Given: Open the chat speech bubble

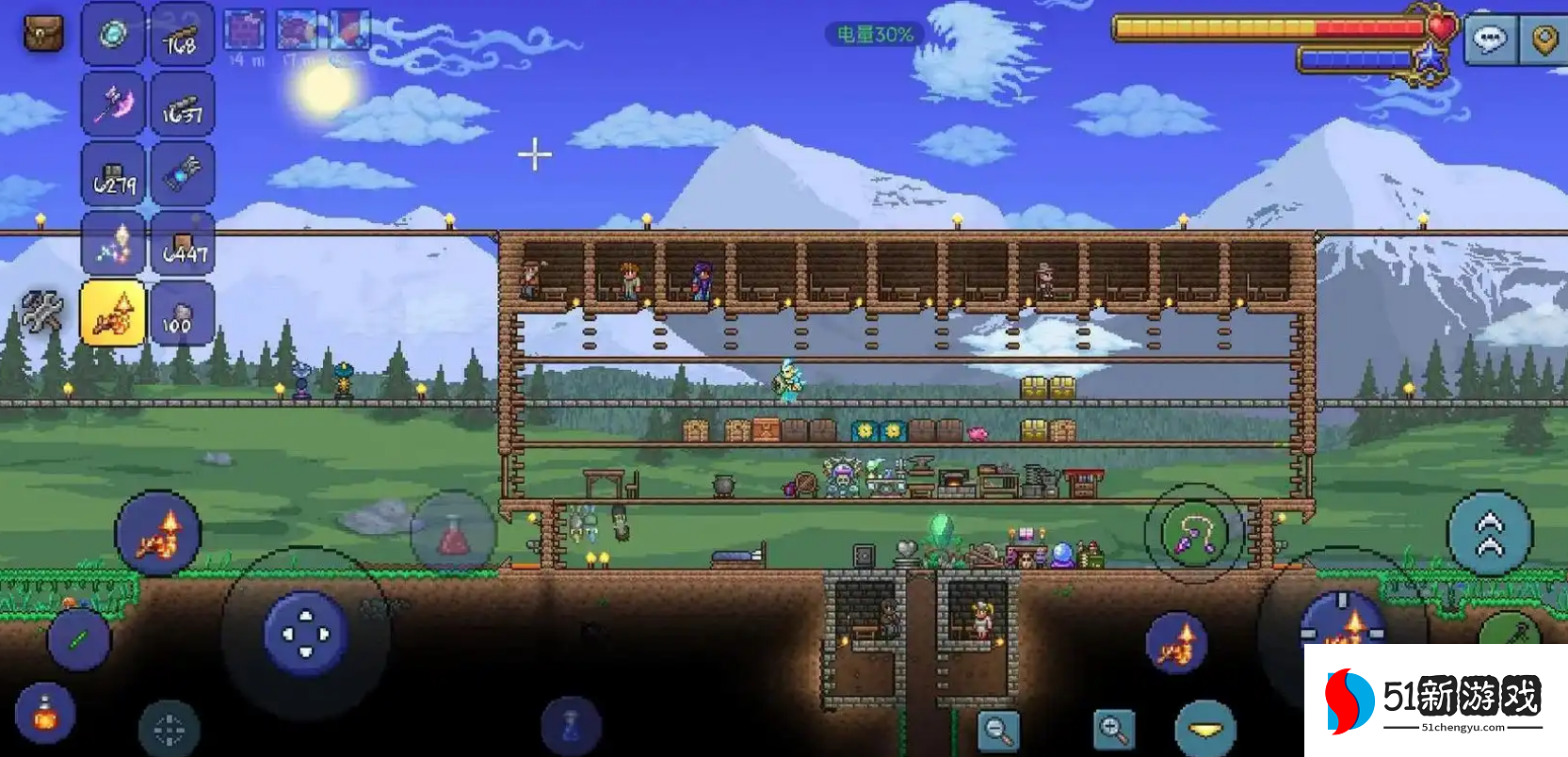Looking at the screenshot, I should coord(1489,40).
